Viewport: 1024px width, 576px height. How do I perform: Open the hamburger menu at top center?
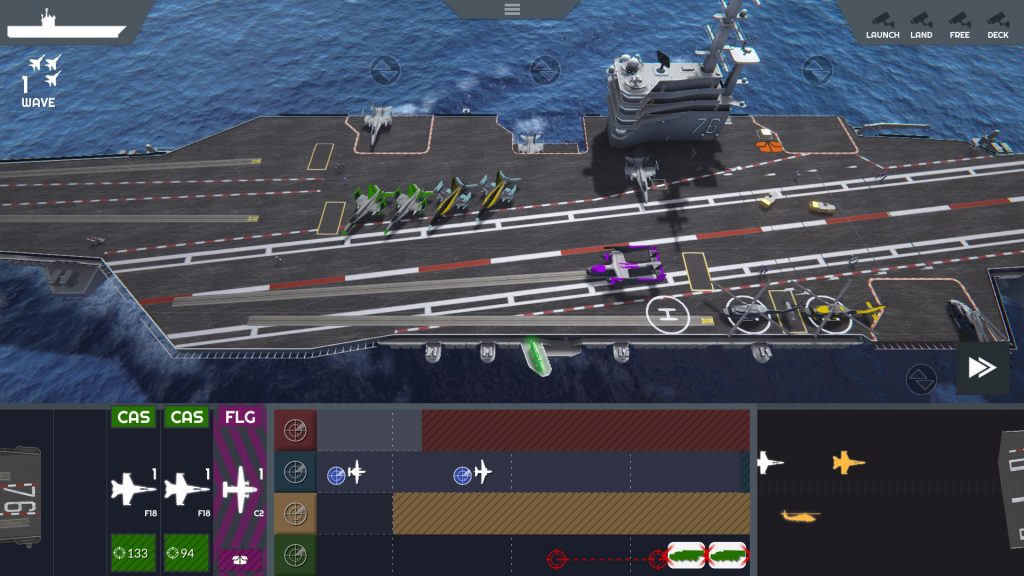point(512,10)
